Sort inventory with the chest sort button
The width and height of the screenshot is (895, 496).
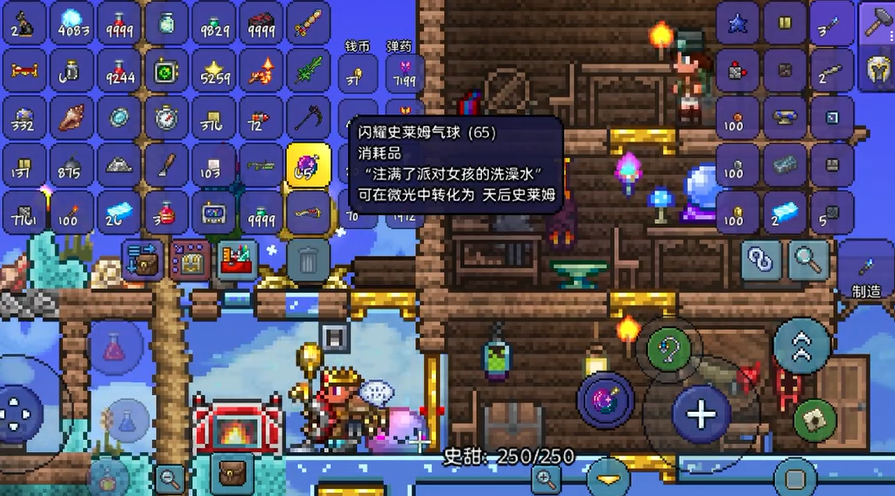coord(187,259)
